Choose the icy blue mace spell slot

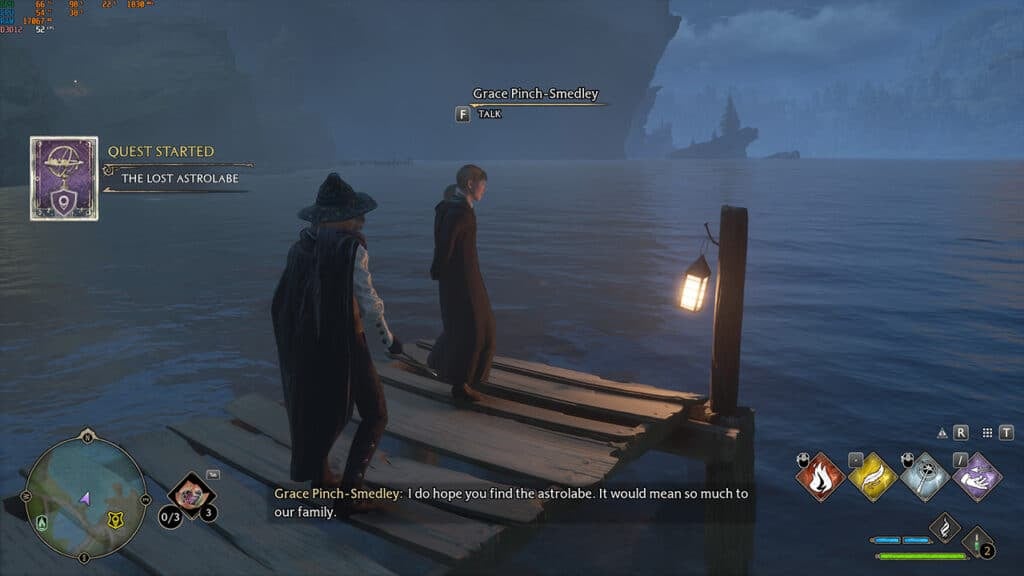point(924,477)
